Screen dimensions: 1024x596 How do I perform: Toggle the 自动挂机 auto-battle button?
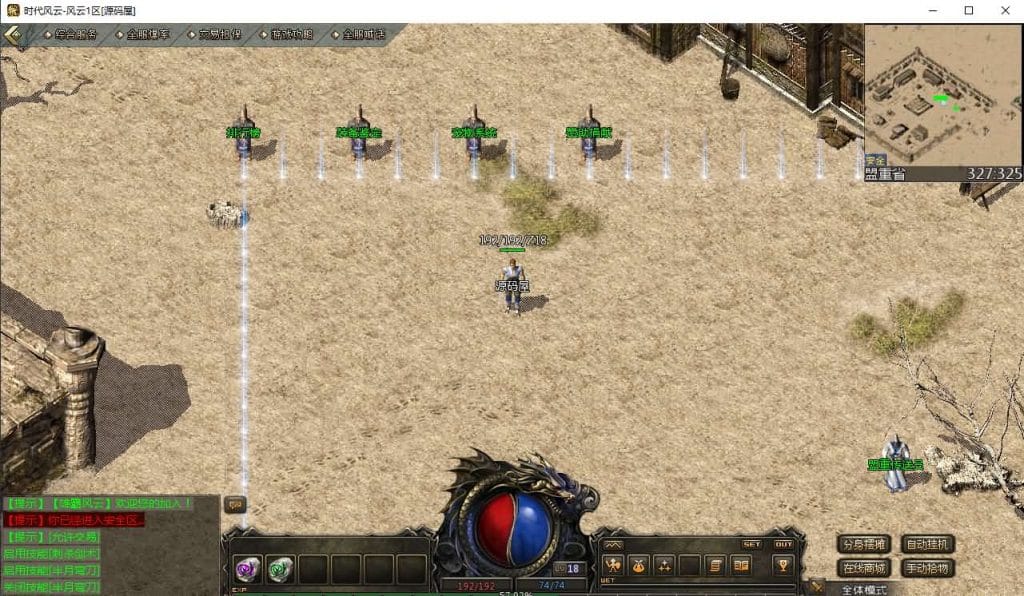(x=928, y=545)
